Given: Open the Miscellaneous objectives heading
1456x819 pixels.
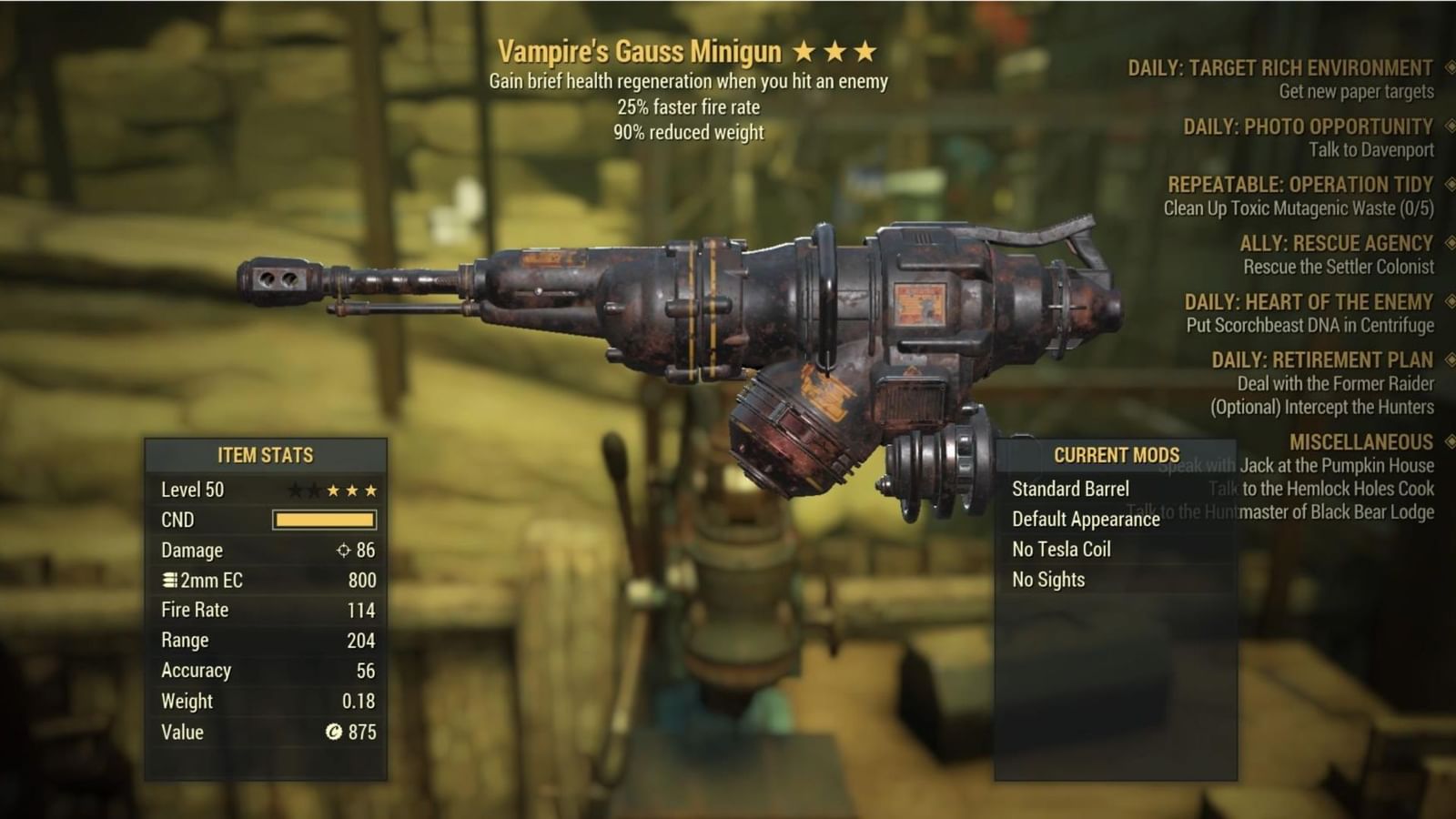Looking at the screenshot, I should click(x=1360, y=442).
